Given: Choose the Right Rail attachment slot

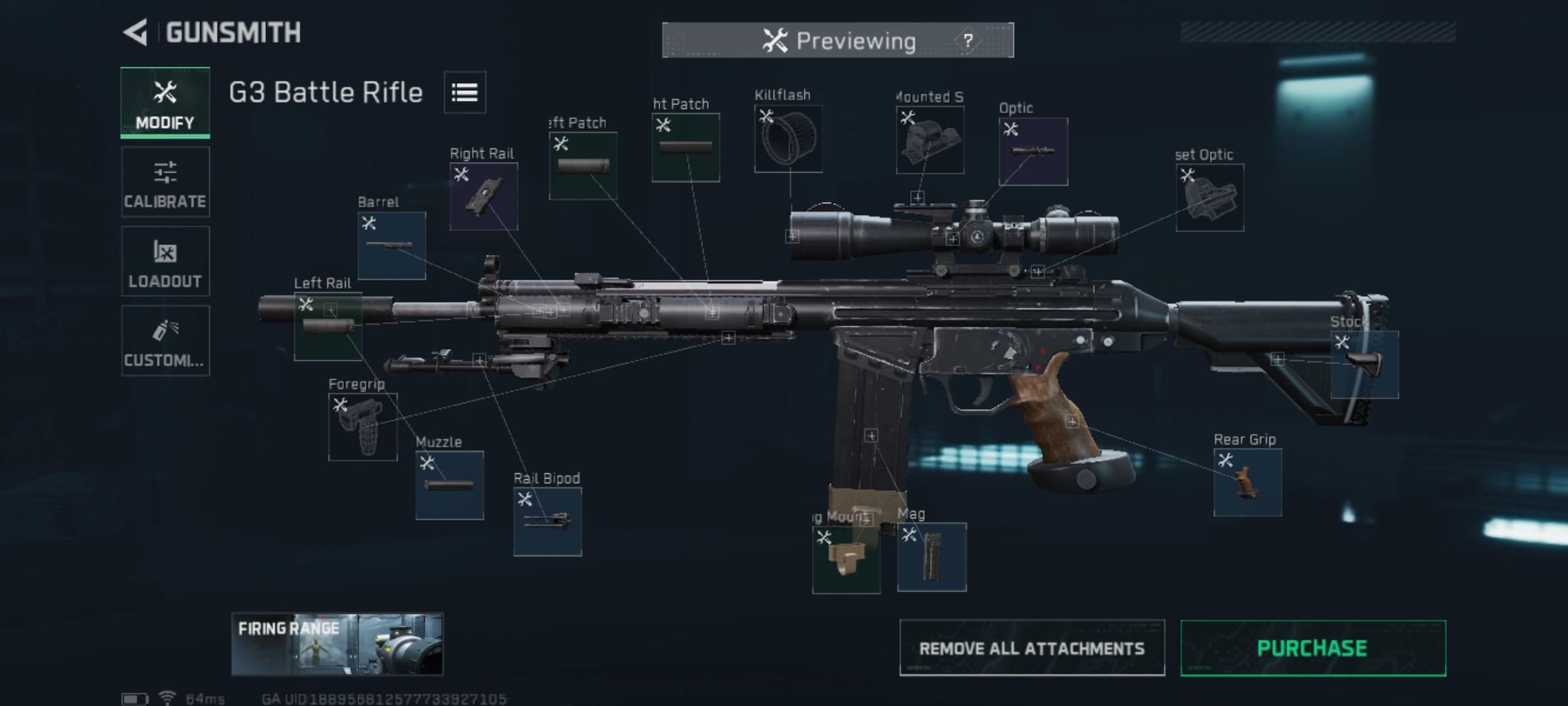Looking at the screenshot, I should [483, 196].
